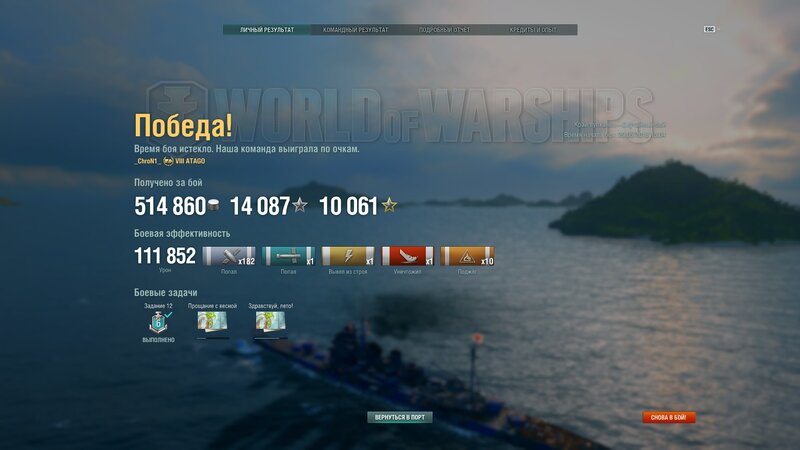Screen dimensions: 800x450
Task: Select the torpedo hit ribbon
Action: pos(289,257)
